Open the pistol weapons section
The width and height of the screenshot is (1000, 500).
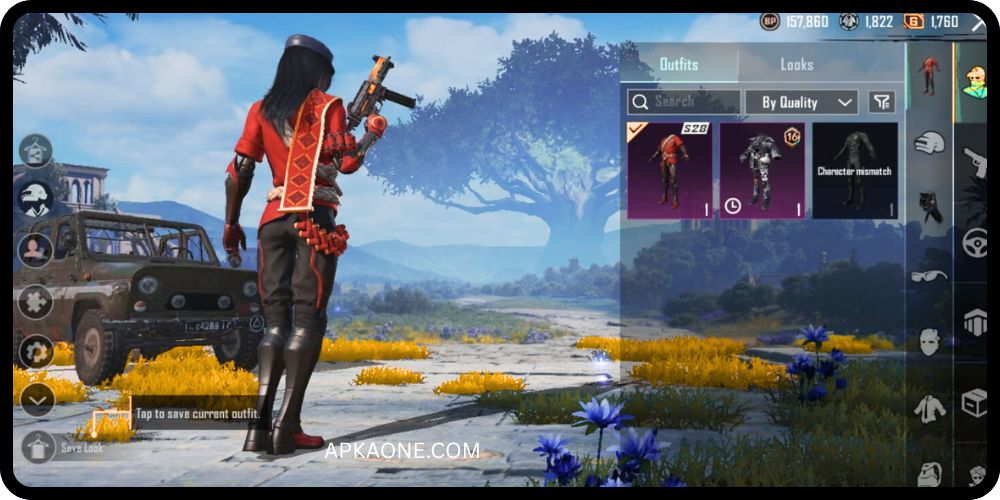974,160
